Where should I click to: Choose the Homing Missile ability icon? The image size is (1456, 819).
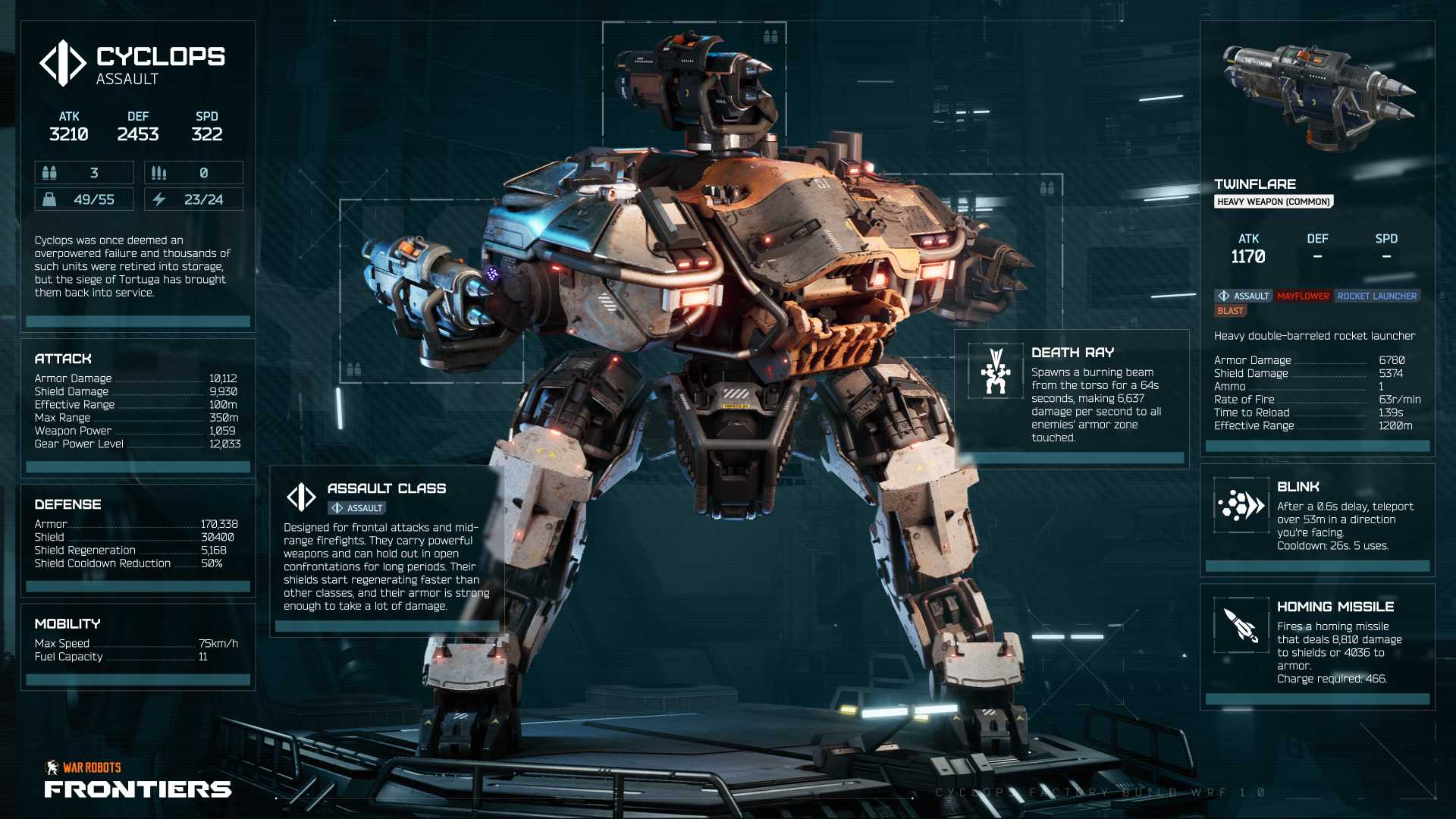tap(1241, 625)
